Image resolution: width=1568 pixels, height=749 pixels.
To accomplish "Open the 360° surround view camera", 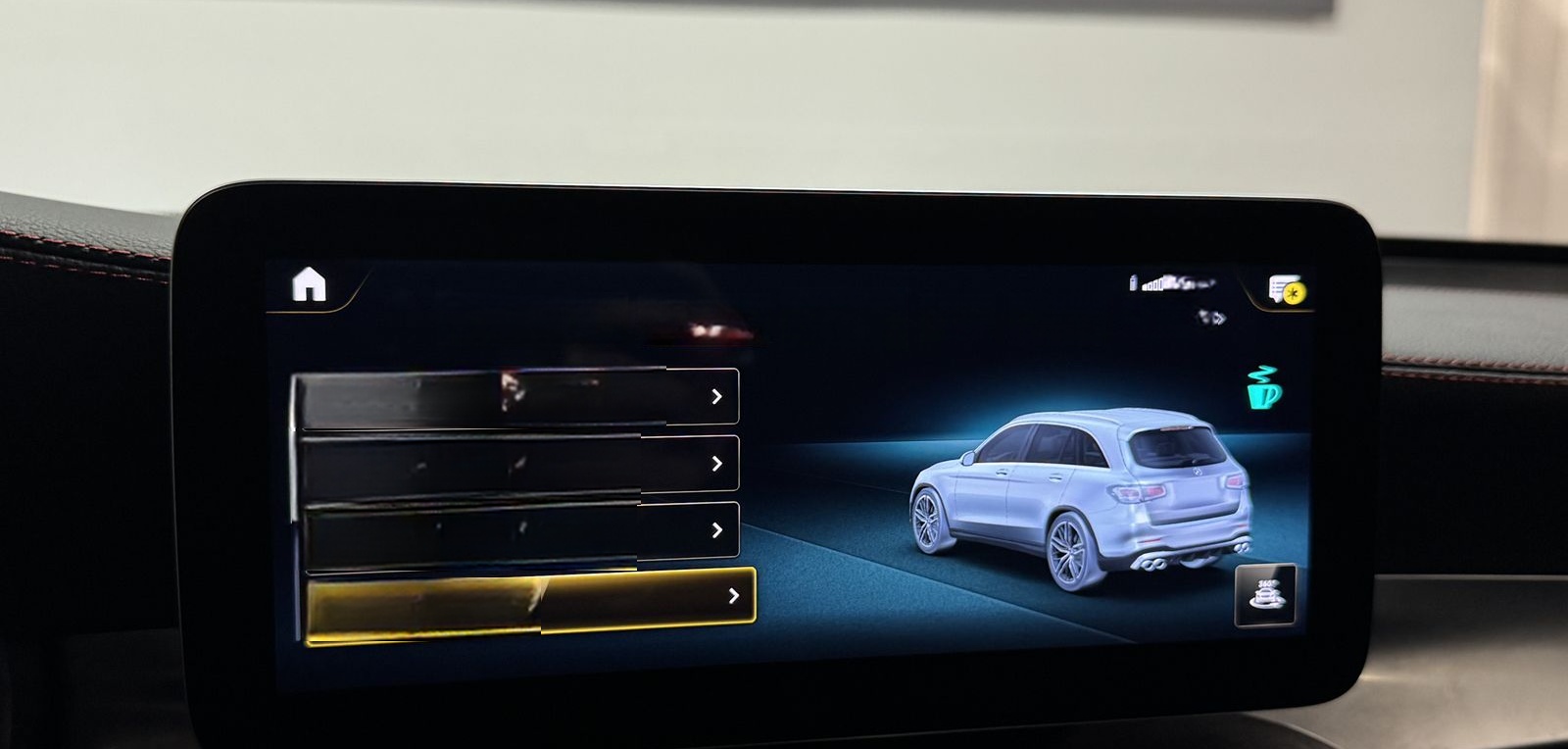I will click(x=1267, y=595).
